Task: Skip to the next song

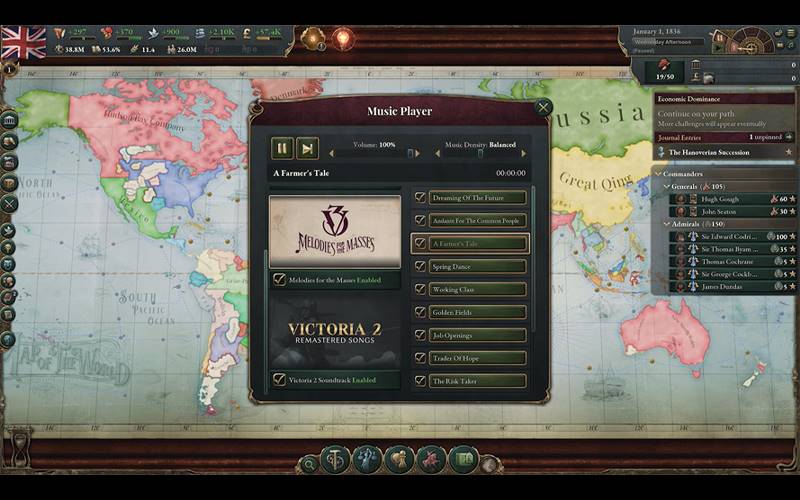Action: click(x=307, y=148)
